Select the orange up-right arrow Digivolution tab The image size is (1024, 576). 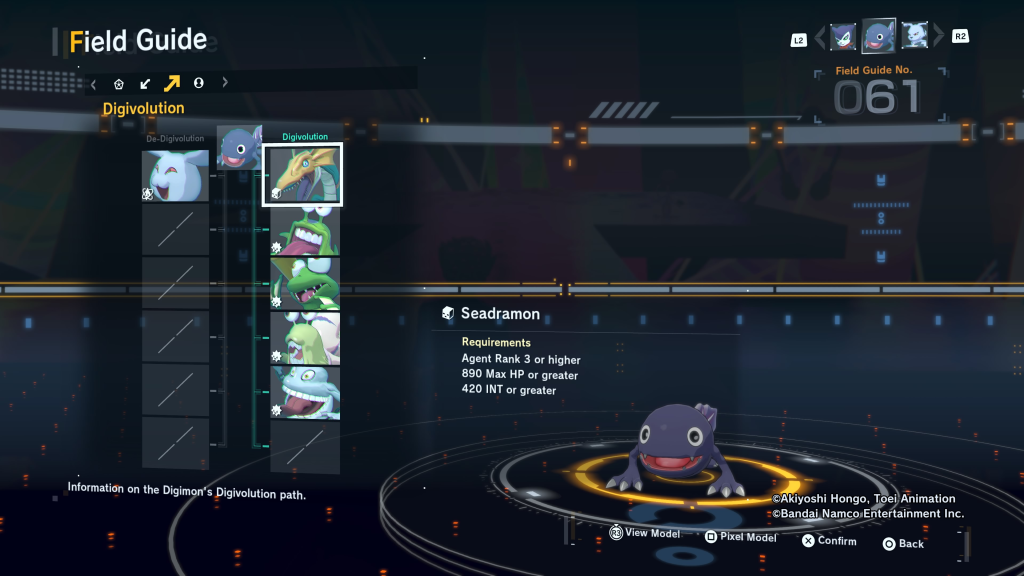tap(172, 84)
